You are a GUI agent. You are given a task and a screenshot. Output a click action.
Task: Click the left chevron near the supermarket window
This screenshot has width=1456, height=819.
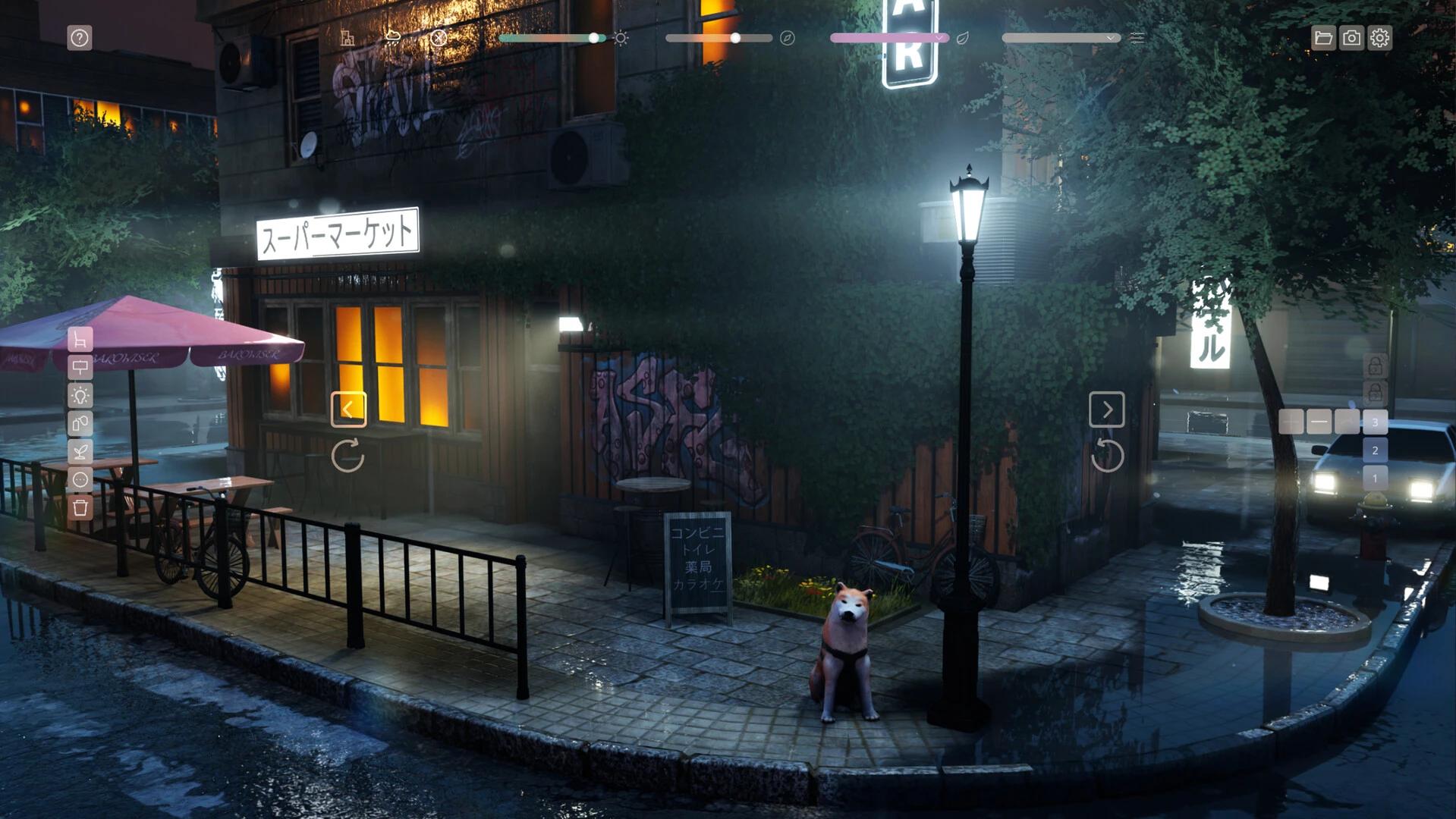(349, 409)
